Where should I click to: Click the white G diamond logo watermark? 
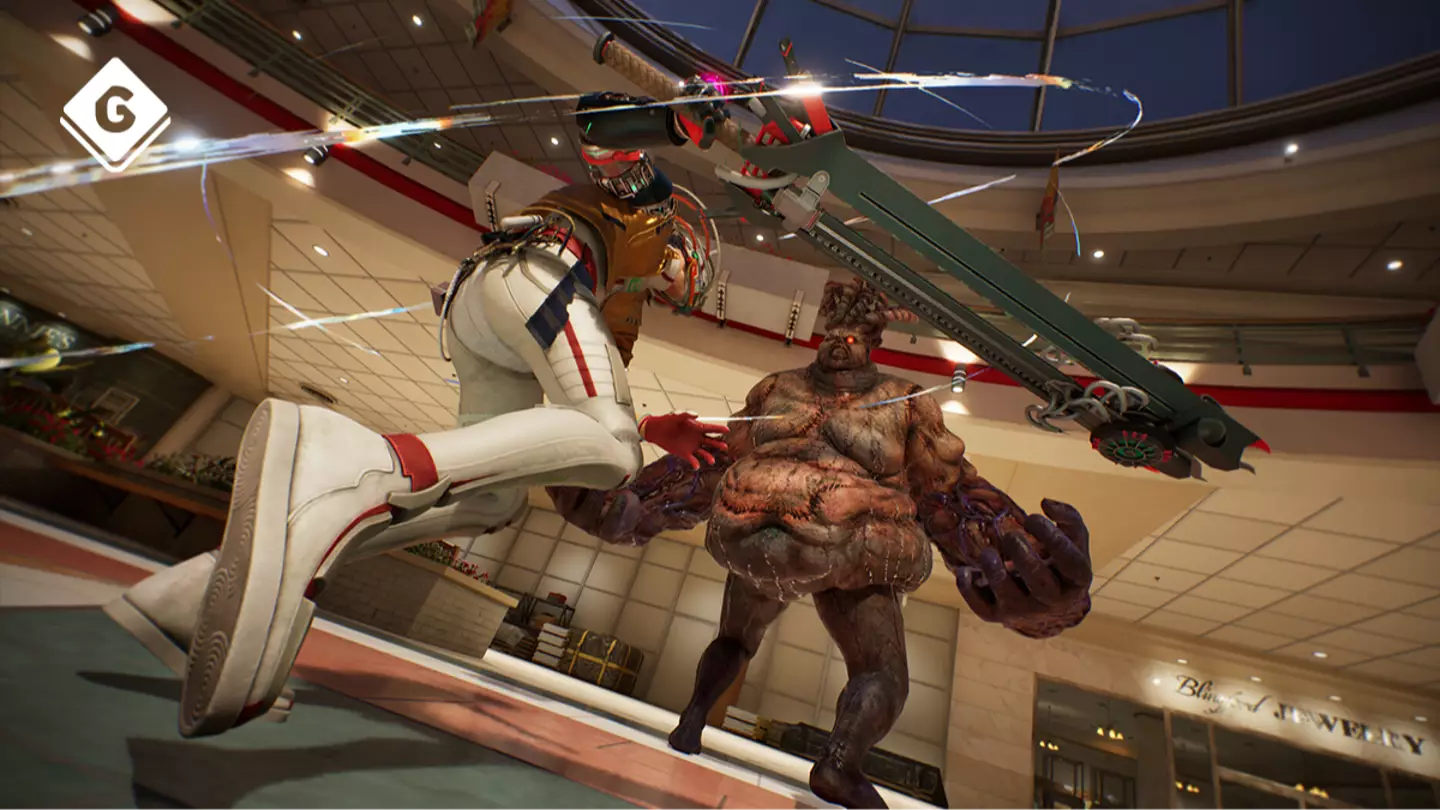[115, 112]
